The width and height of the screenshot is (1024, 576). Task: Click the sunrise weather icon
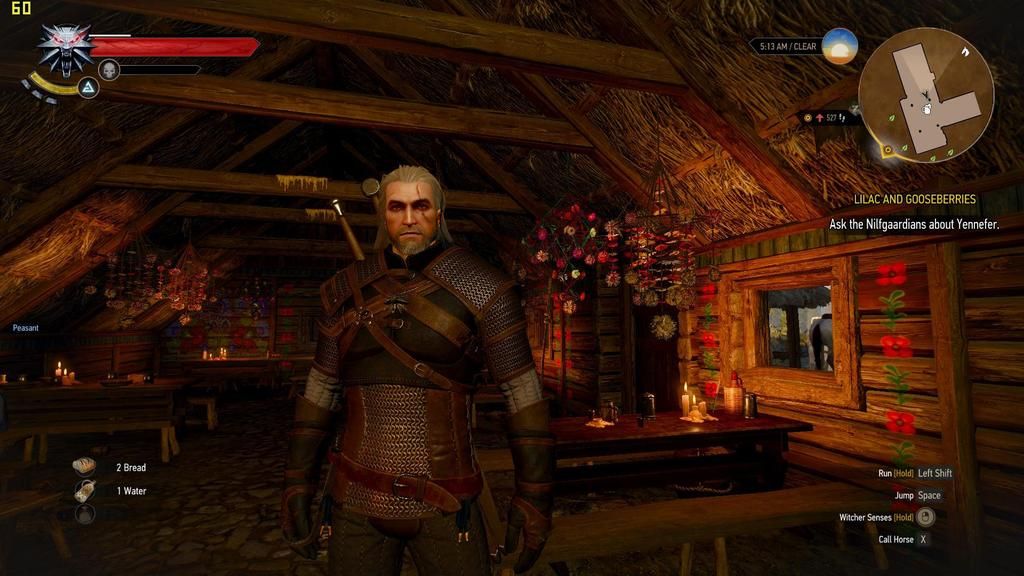click(x=840, y=47)
